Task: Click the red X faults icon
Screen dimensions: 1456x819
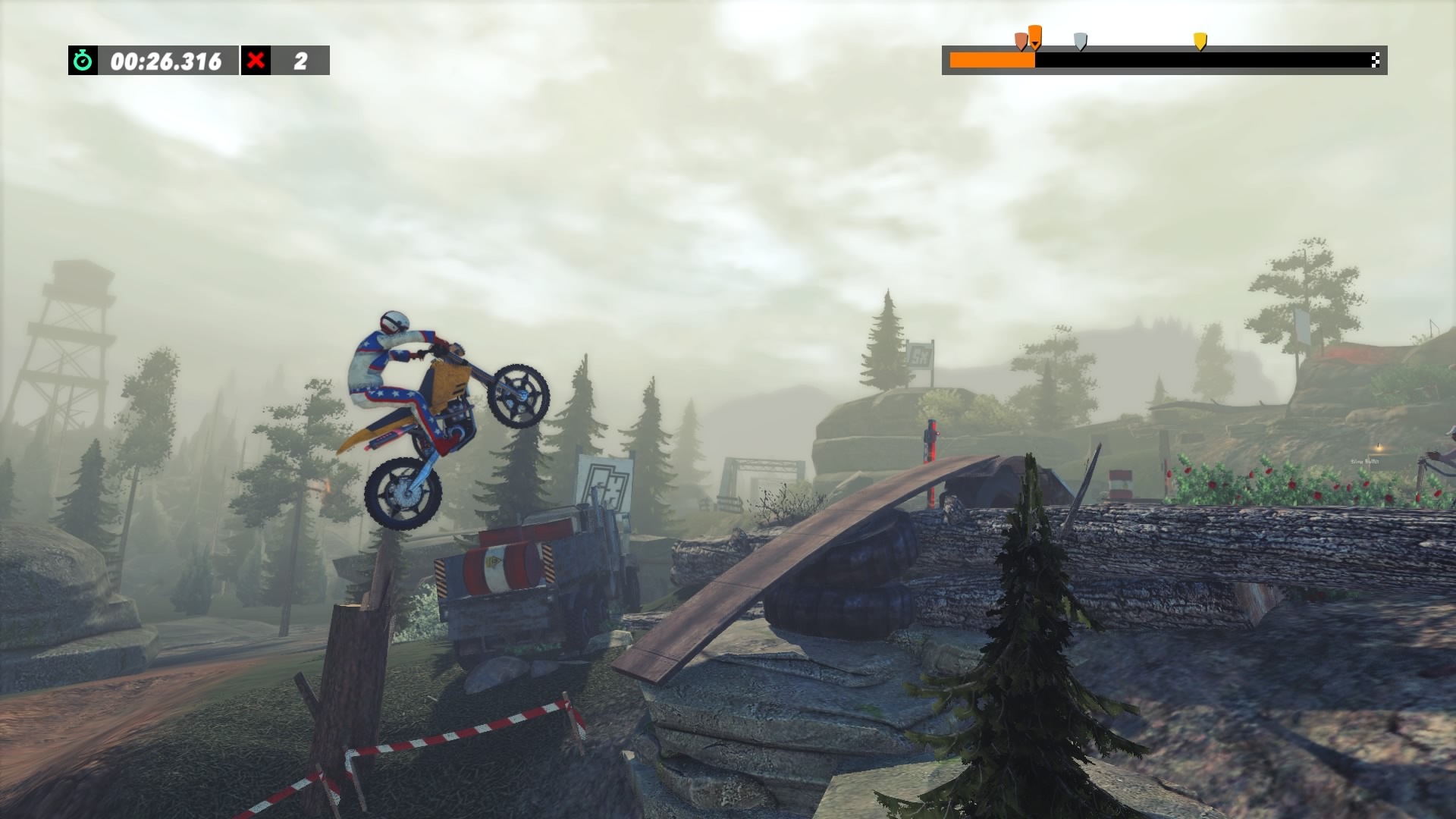Action: click(256, 61)
